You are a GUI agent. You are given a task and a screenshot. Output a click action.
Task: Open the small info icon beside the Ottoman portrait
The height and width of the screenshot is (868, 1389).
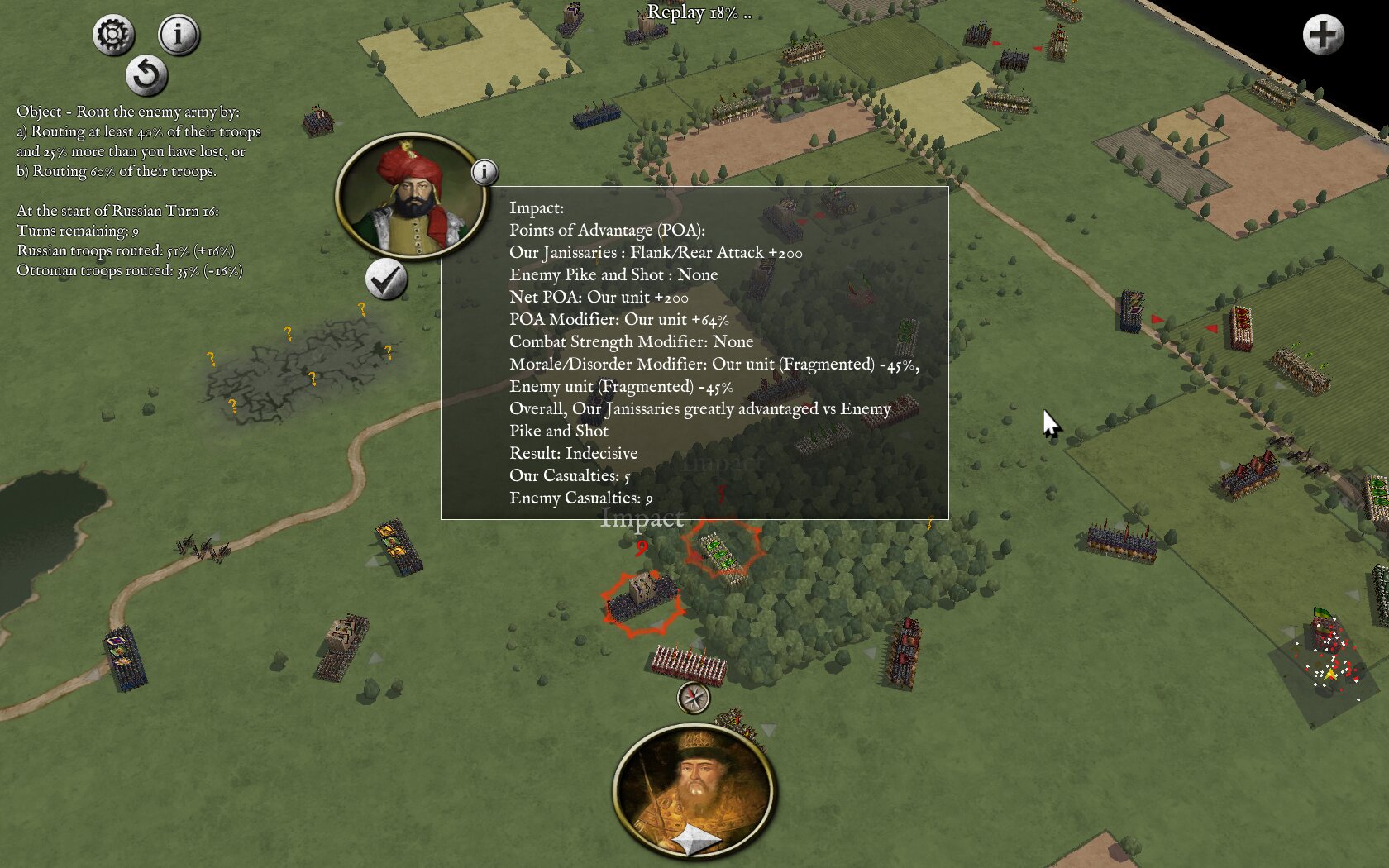[x=484, y=172]
